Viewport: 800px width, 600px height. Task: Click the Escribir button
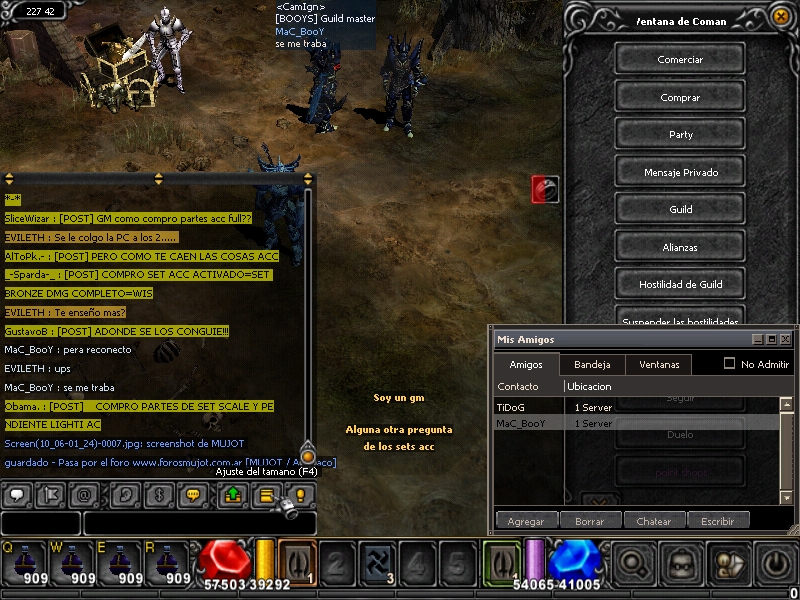[717, 521]
